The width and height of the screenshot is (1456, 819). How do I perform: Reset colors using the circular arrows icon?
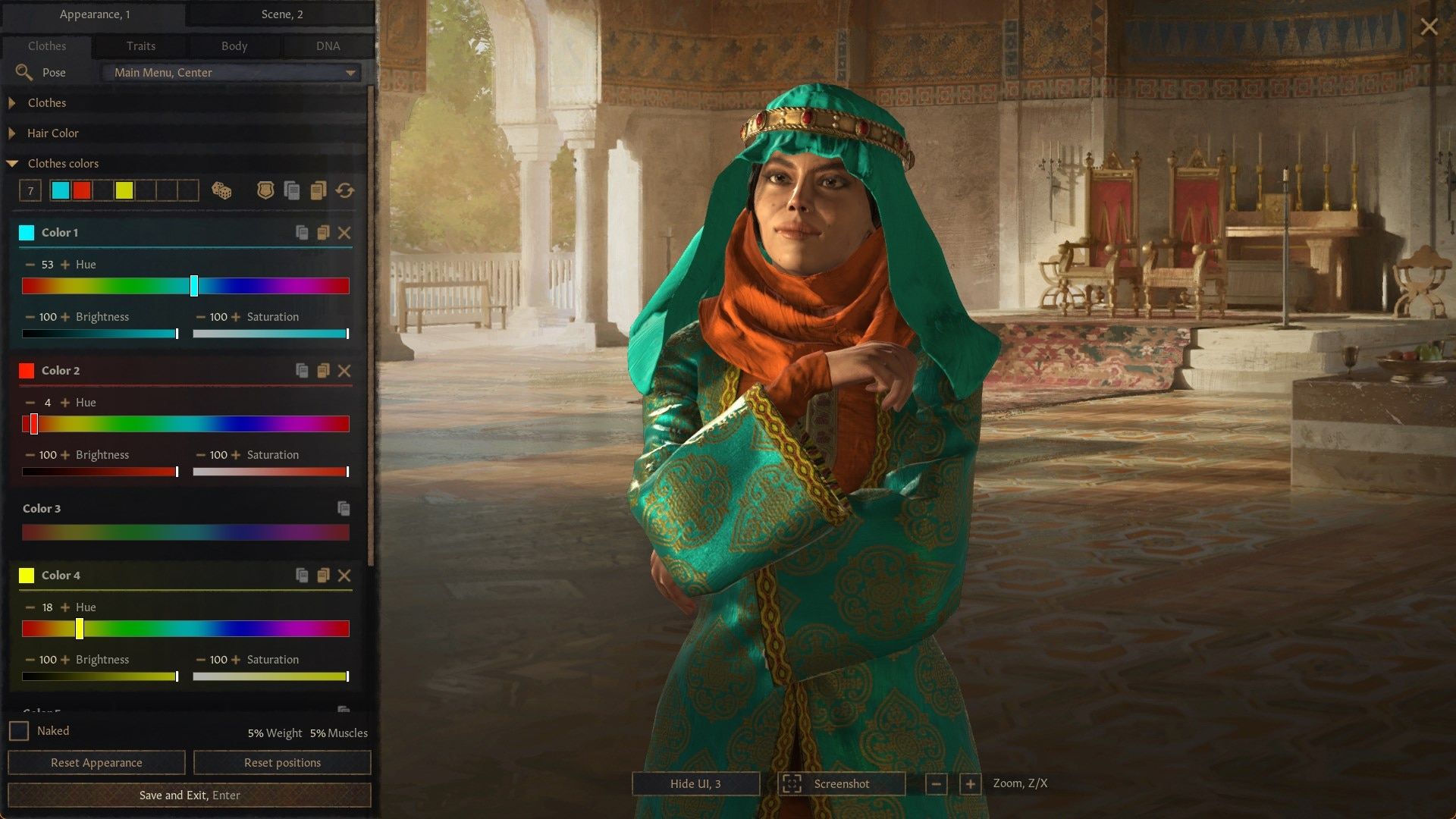point(345,191)
